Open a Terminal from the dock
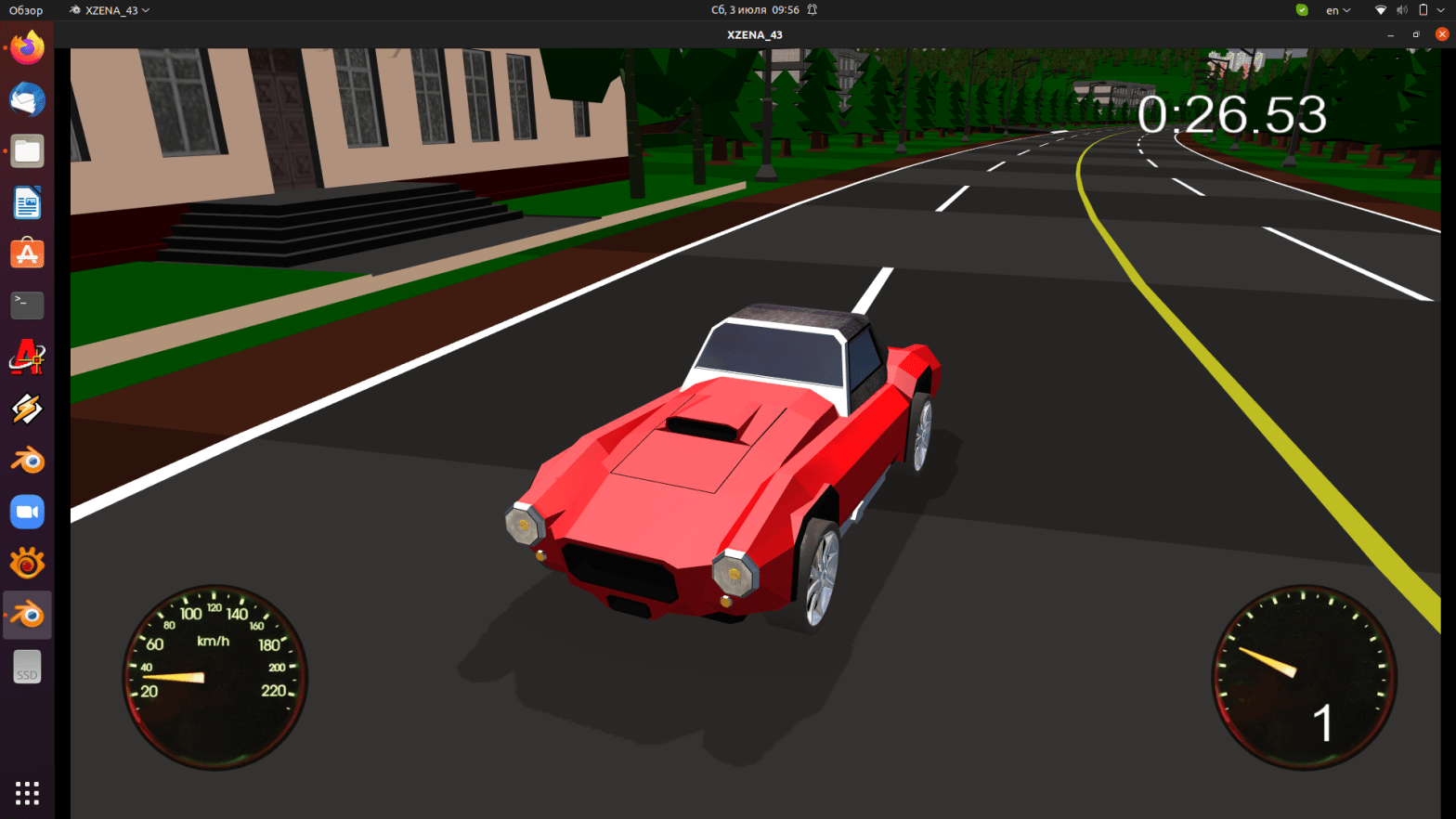Viewport: 1456px width, 819px height. [x=27, y=305]
